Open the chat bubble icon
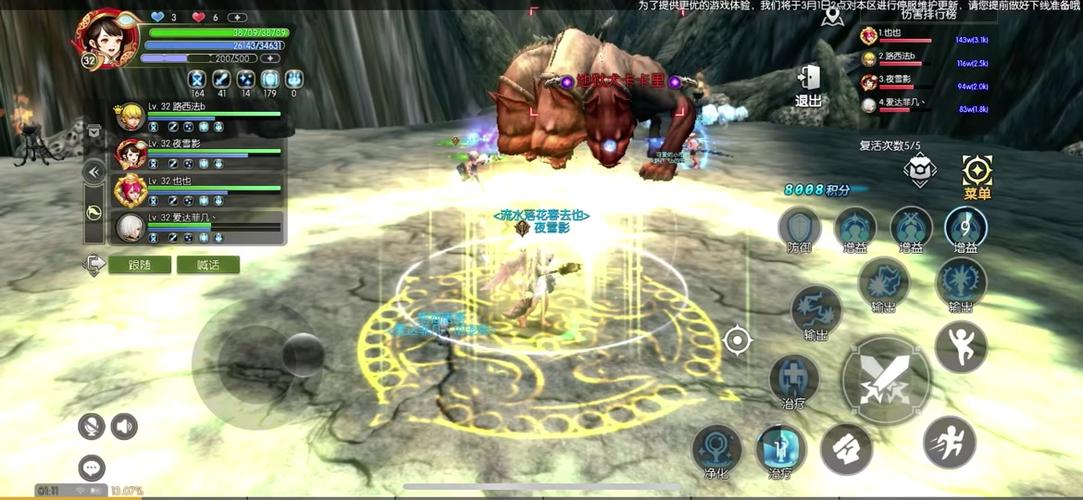The width and height of the screenshot is (1083, 500). [92, 467]
